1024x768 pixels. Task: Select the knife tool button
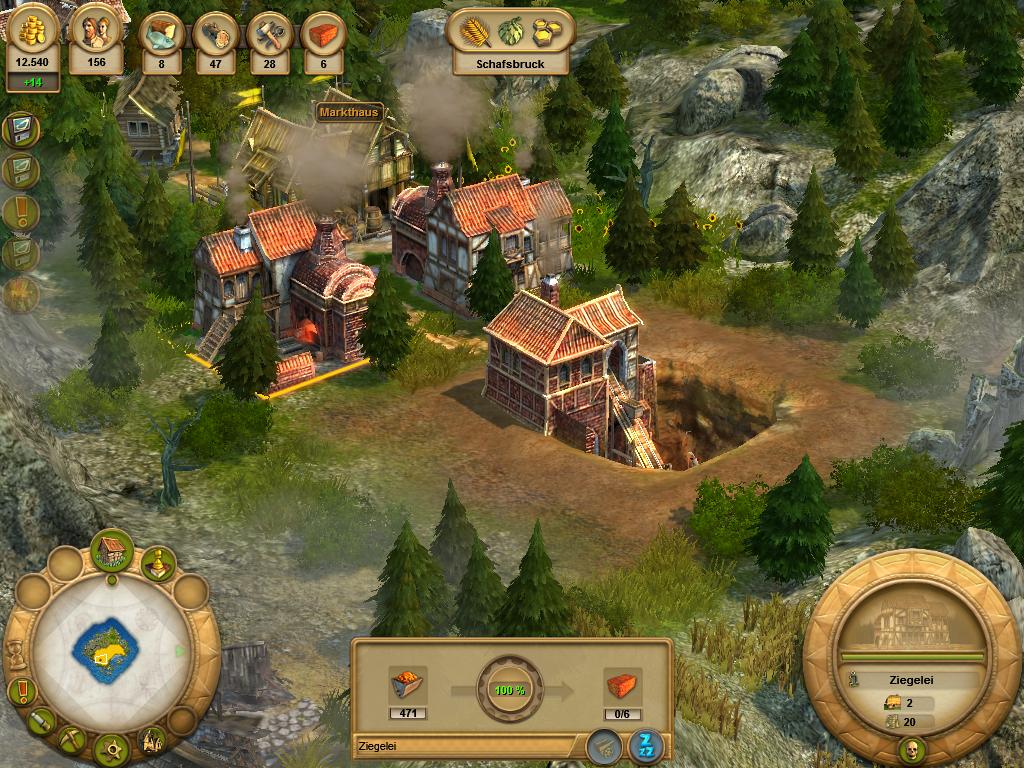[x=41, y=720]
